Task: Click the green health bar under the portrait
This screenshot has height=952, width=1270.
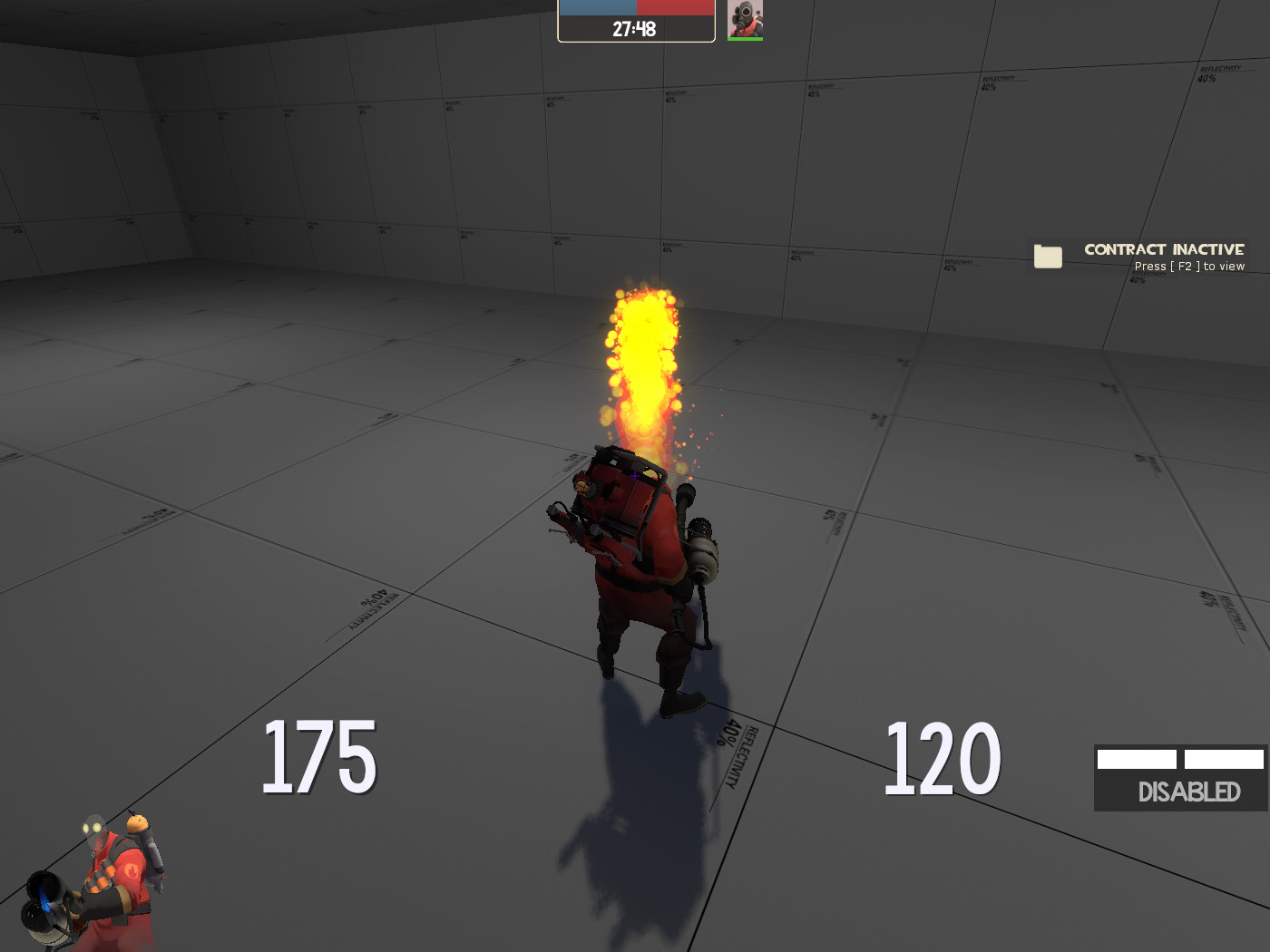Action: pyautogui.click(x=745, y=37)
